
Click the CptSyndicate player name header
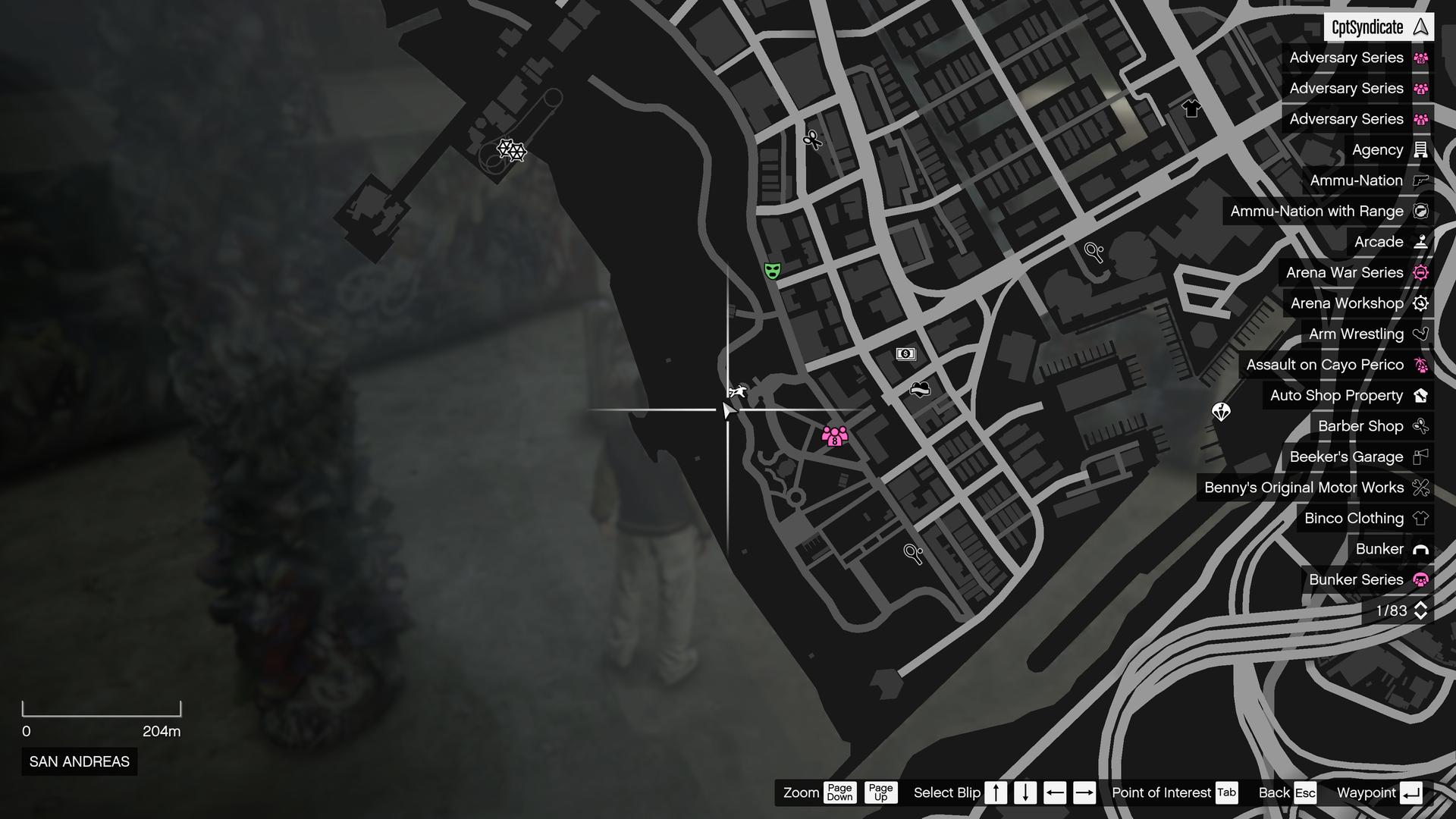[x=1365, y=27]
